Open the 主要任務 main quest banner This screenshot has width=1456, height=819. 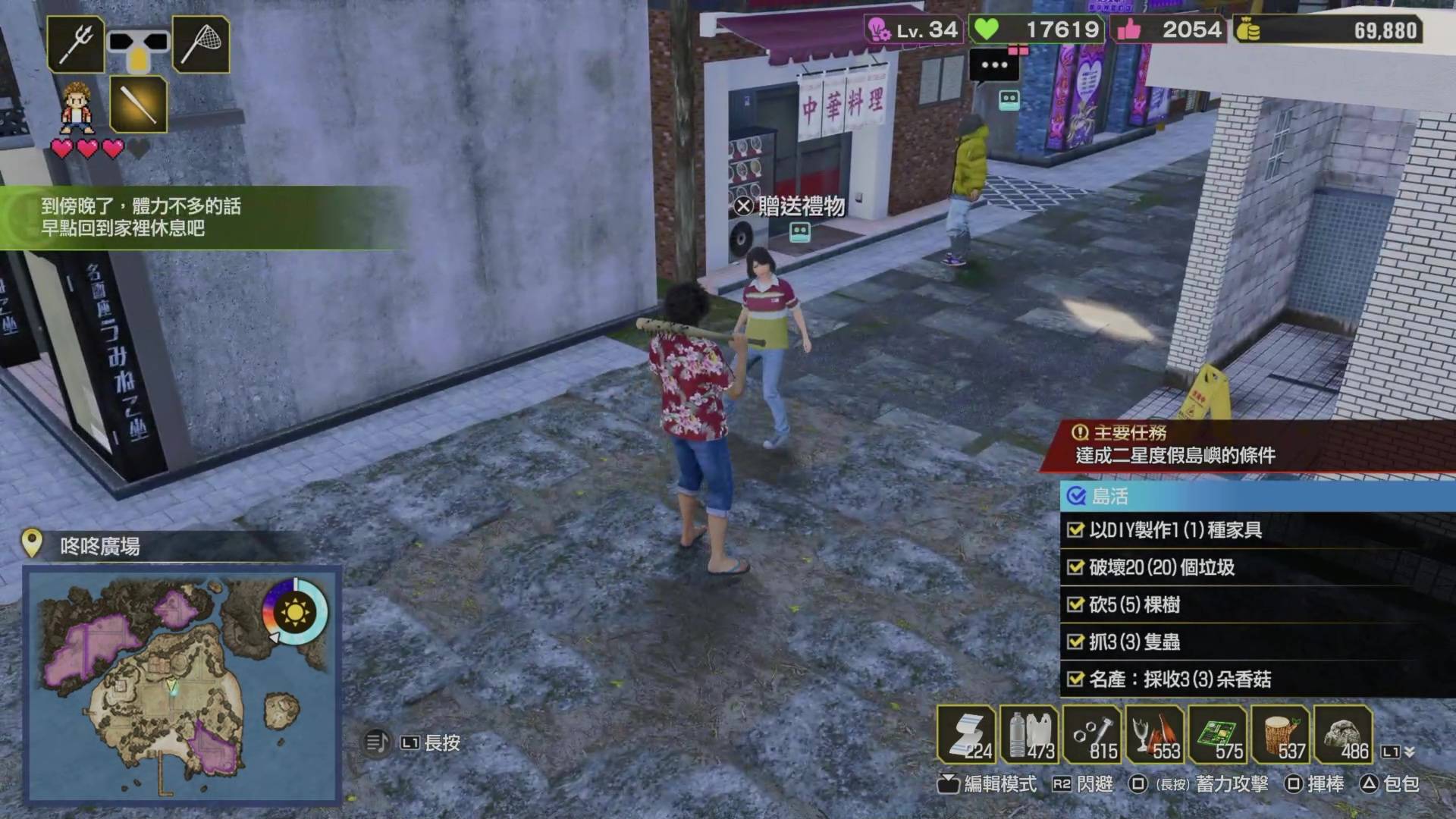pyautogui.click(x=1247, y=445)
